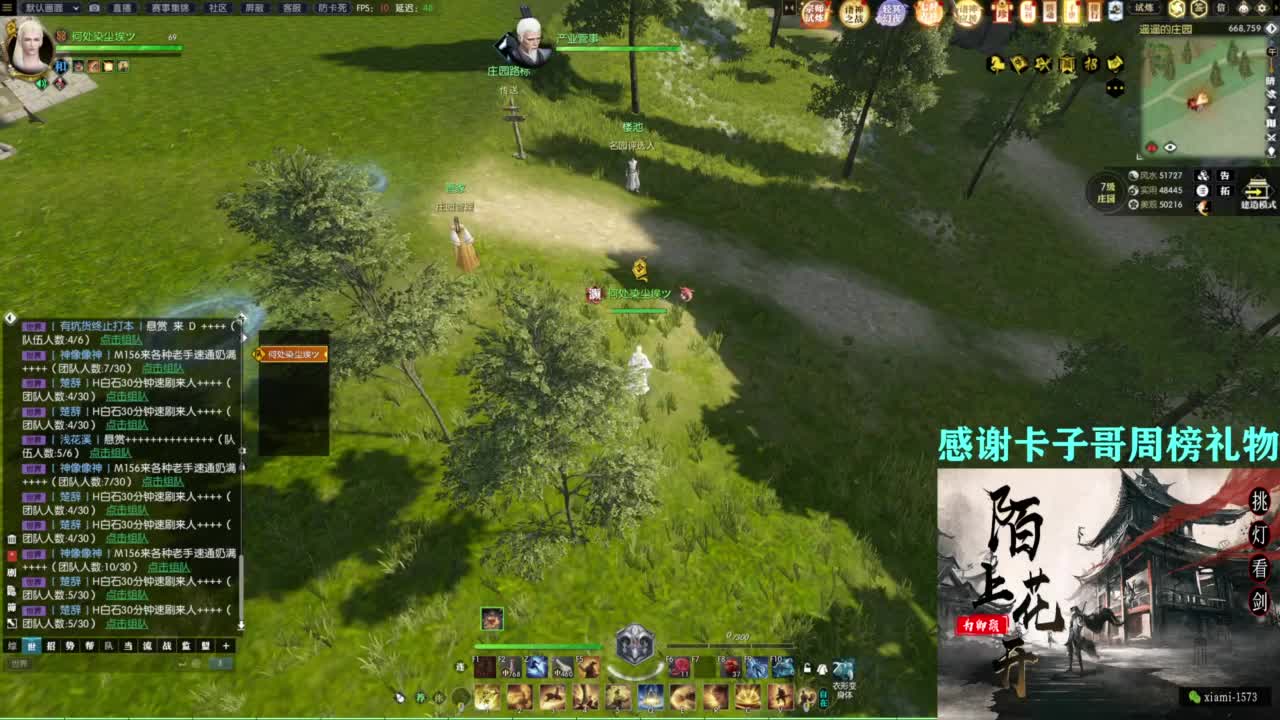Toggle the 自在 mode indicator near the hotbar

[x=824, y=698]
